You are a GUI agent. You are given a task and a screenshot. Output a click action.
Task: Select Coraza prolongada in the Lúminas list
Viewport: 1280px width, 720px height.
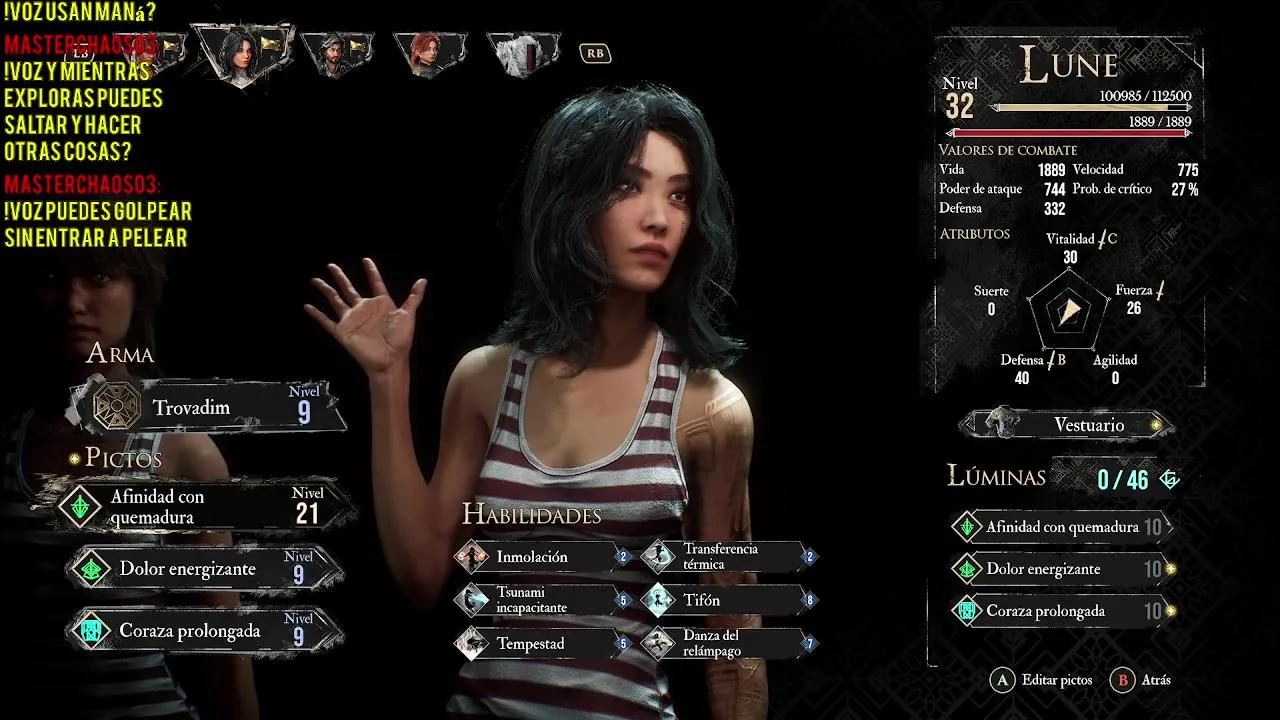1060,611
